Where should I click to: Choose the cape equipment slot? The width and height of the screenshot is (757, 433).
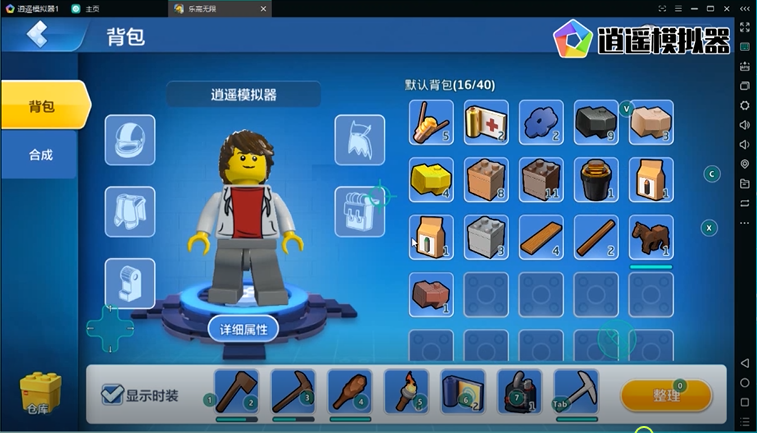[x=359, y=140]
